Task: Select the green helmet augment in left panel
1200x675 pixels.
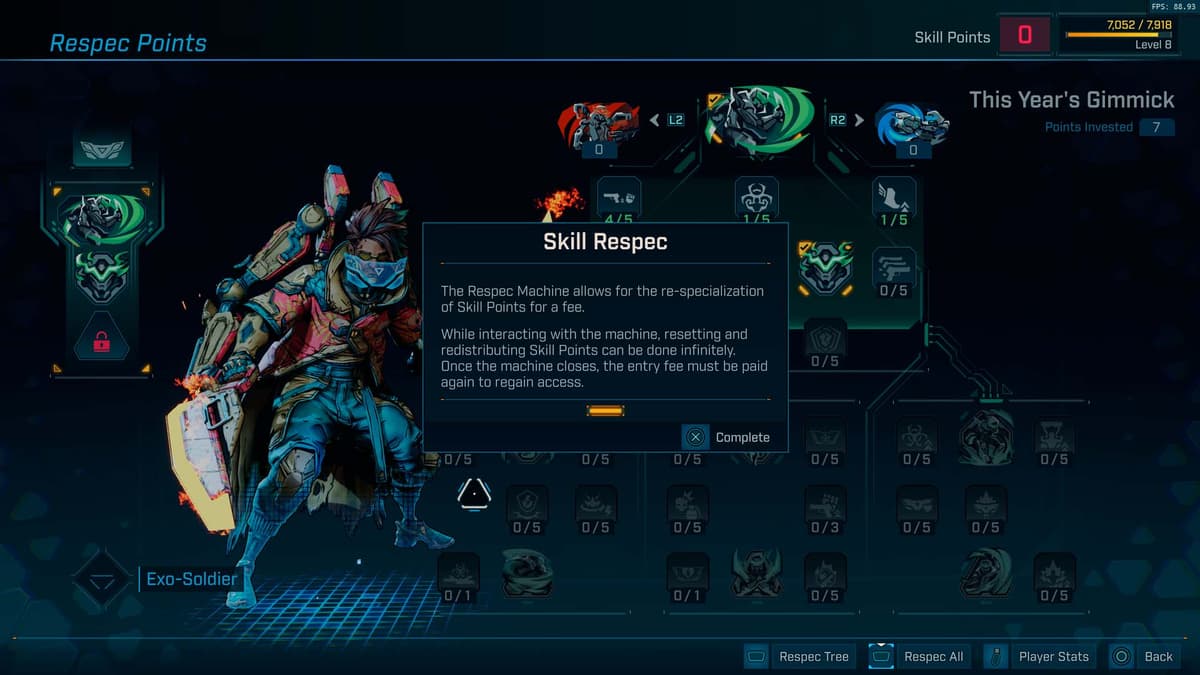Action: pyautogui.click(x=101, y=276)
